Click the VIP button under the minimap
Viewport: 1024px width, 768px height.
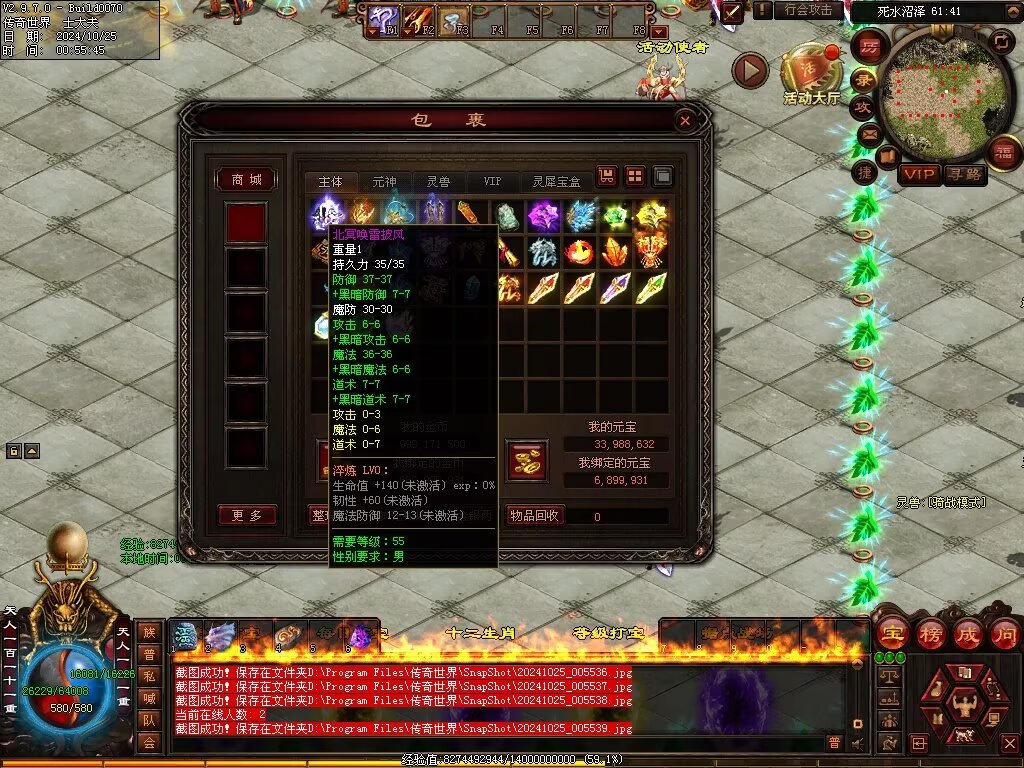919,175
